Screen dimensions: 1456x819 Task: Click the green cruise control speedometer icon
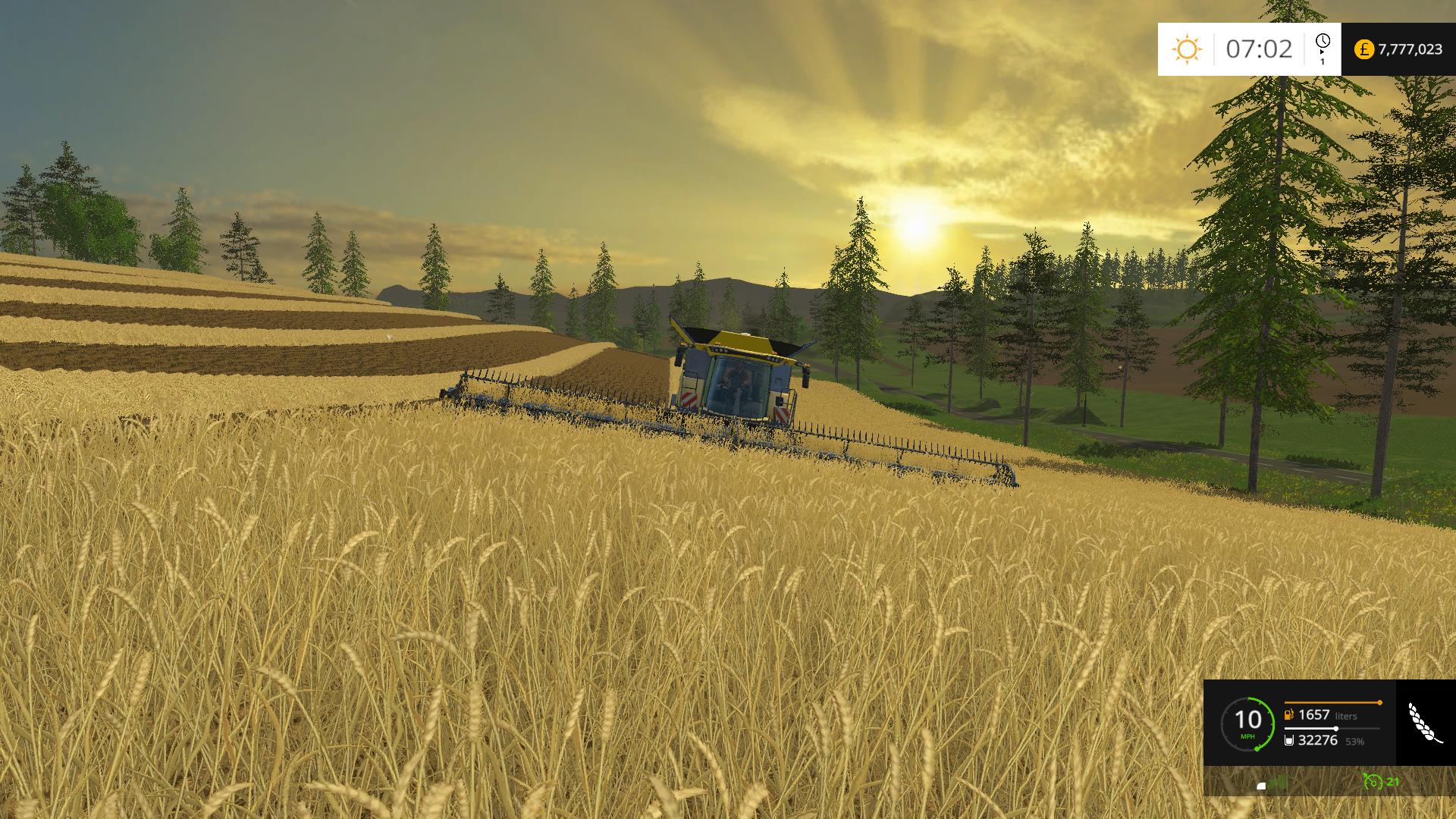(x=1249, y=723)
